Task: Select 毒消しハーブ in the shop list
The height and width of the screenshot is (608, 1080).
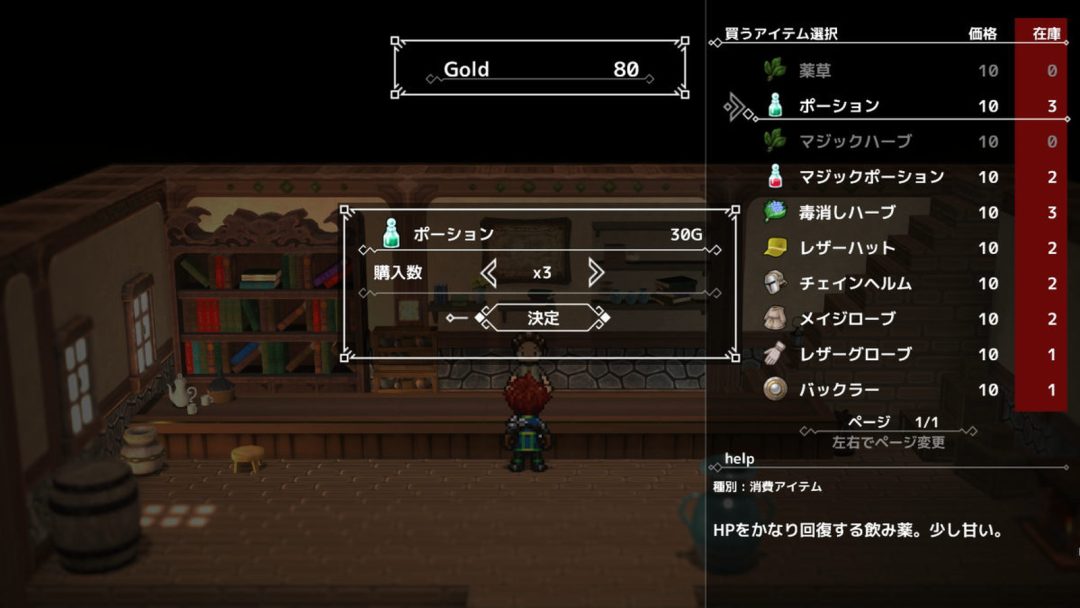Action: [x=846, y=213]
